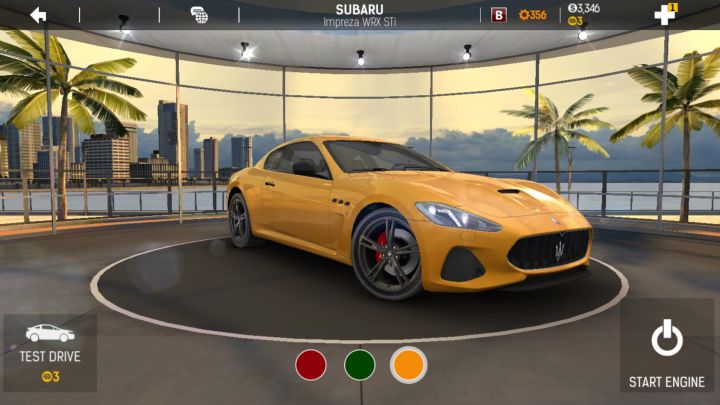
Task: Click the plus icon to add currency
Action: (665, 14)
